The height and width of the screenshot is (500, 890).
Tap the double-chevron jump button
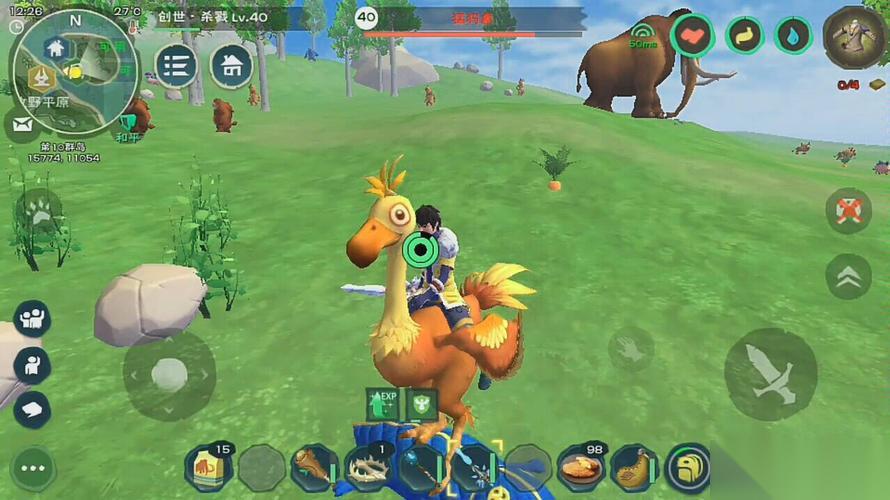(847, 277)
